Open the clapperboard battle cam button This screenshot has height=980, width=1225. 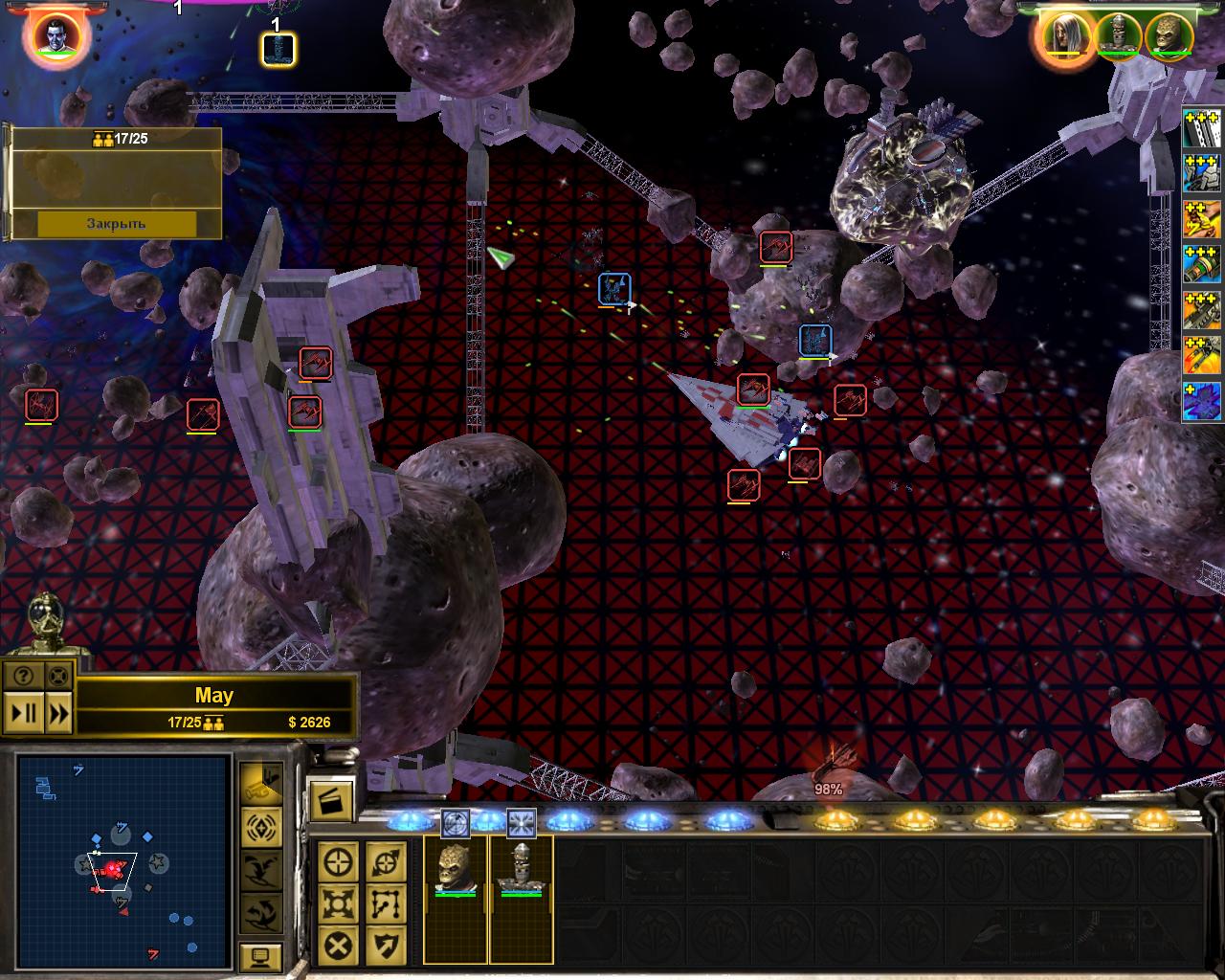331,800
